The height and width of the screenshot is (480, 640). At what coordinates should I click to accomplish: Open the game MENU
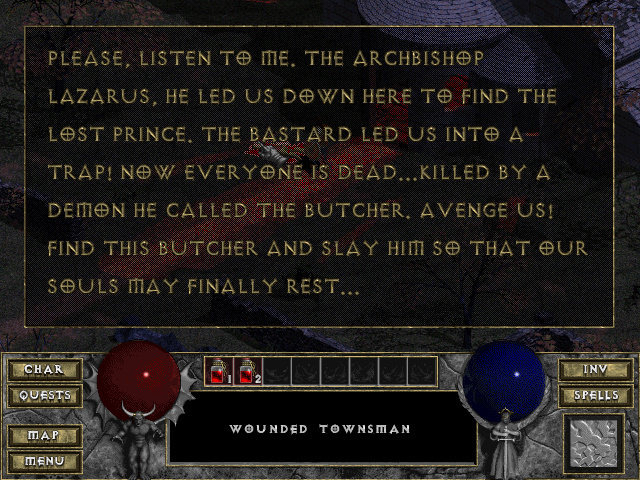point(41,461)
